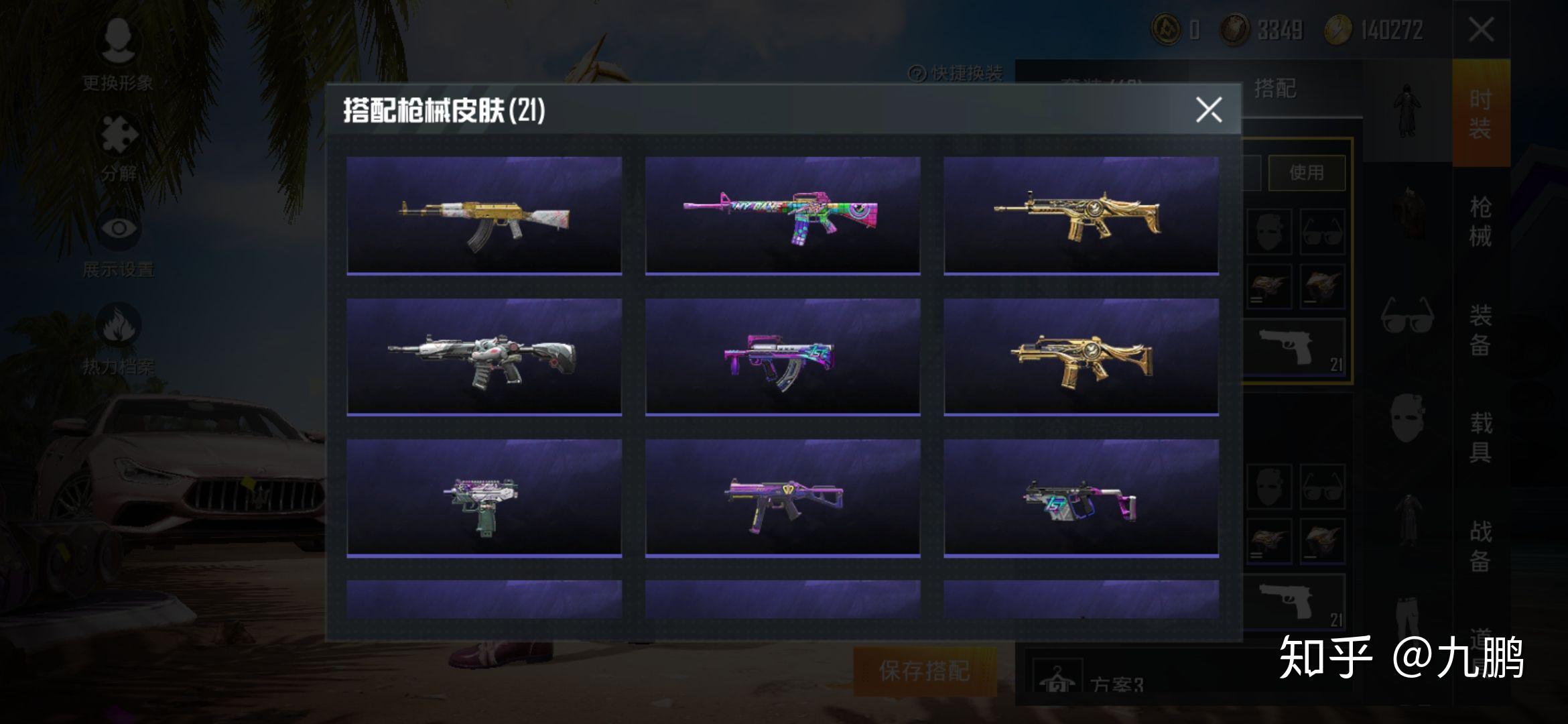Close the weapon skin selection popup
The height and width of the screenshot is (724, 1568).
coord(1209,109)
